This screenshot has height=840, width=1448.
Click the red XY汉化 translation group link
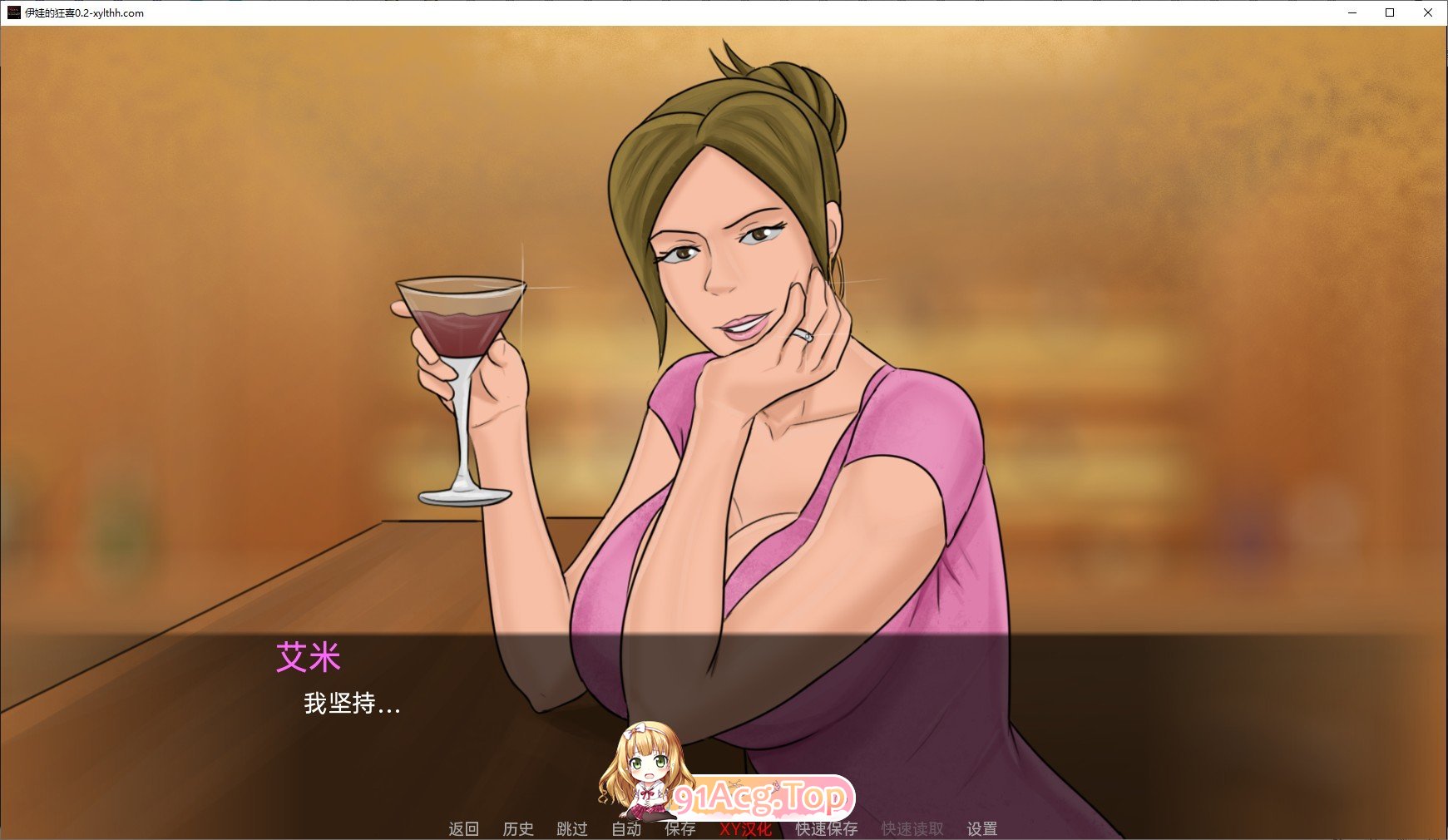click(746, 829)
